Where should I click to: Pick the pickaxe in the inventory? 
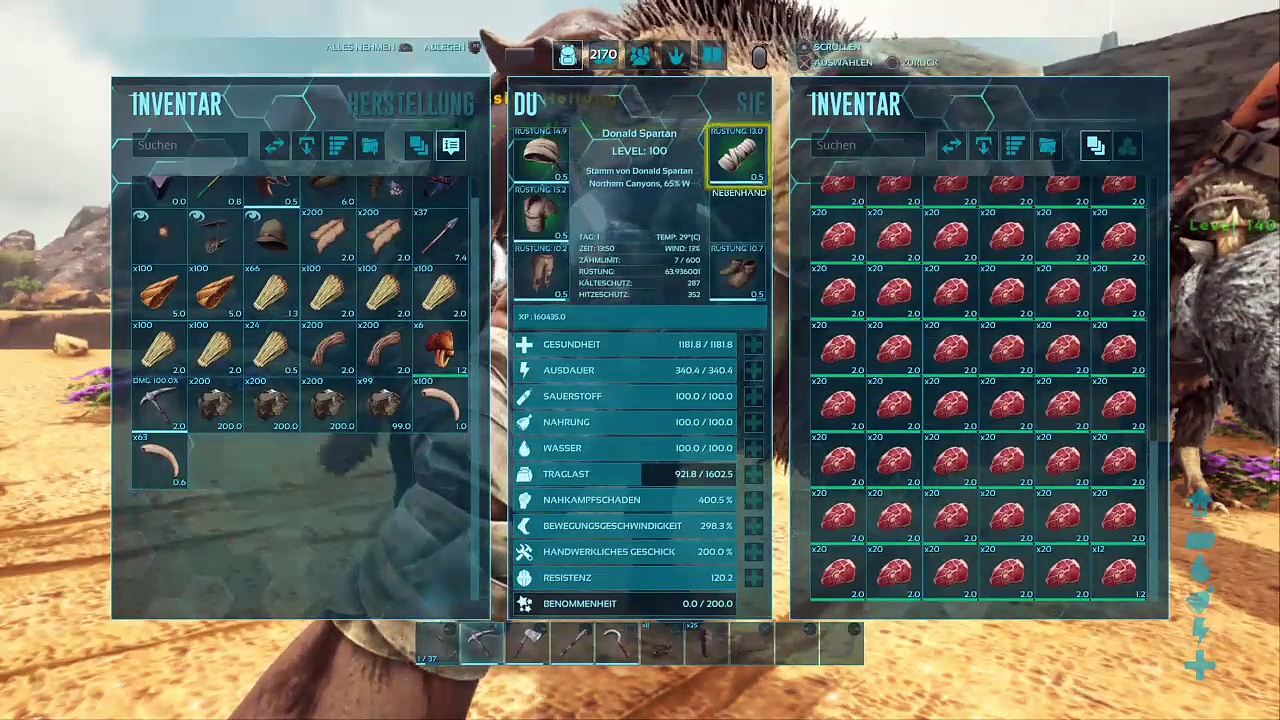click(x=159, y=404)
